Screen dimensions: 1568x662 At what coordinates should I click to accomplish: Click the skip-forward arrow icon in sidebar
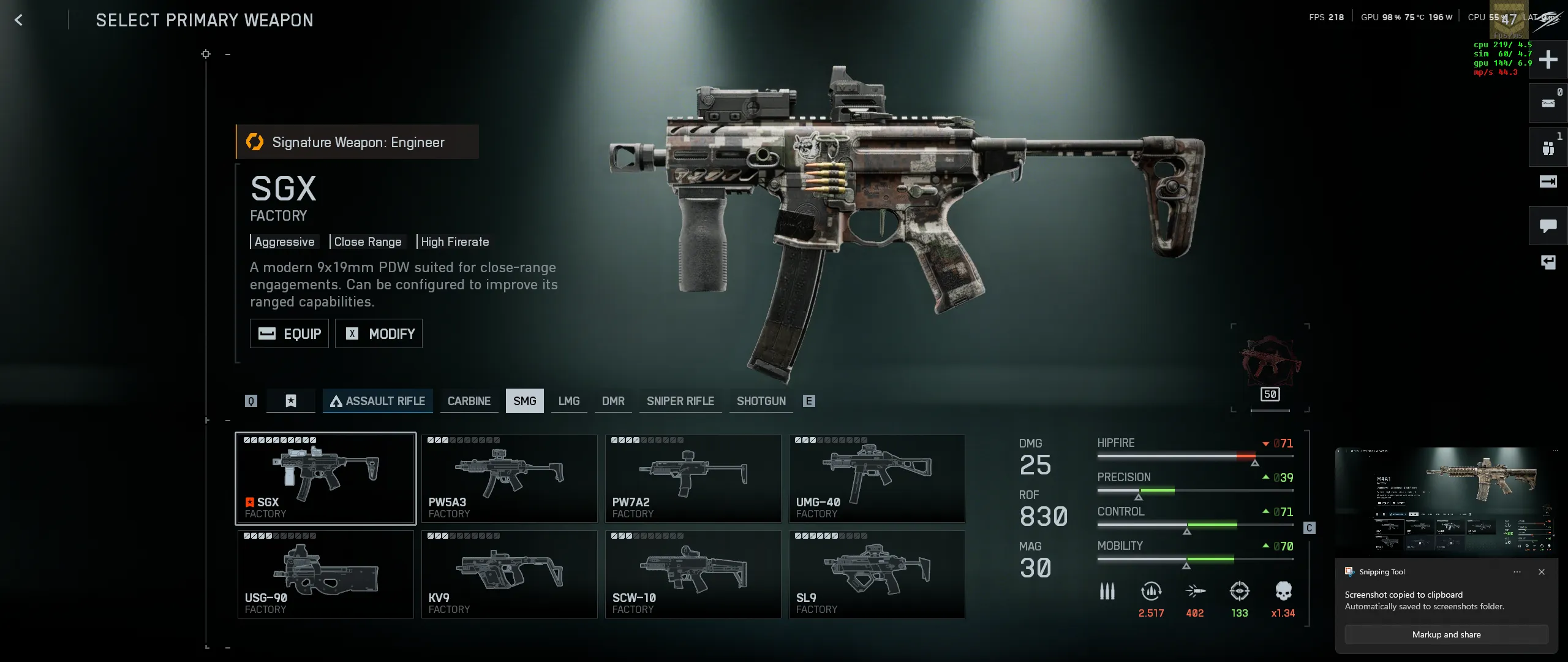tap(1550, 181)
